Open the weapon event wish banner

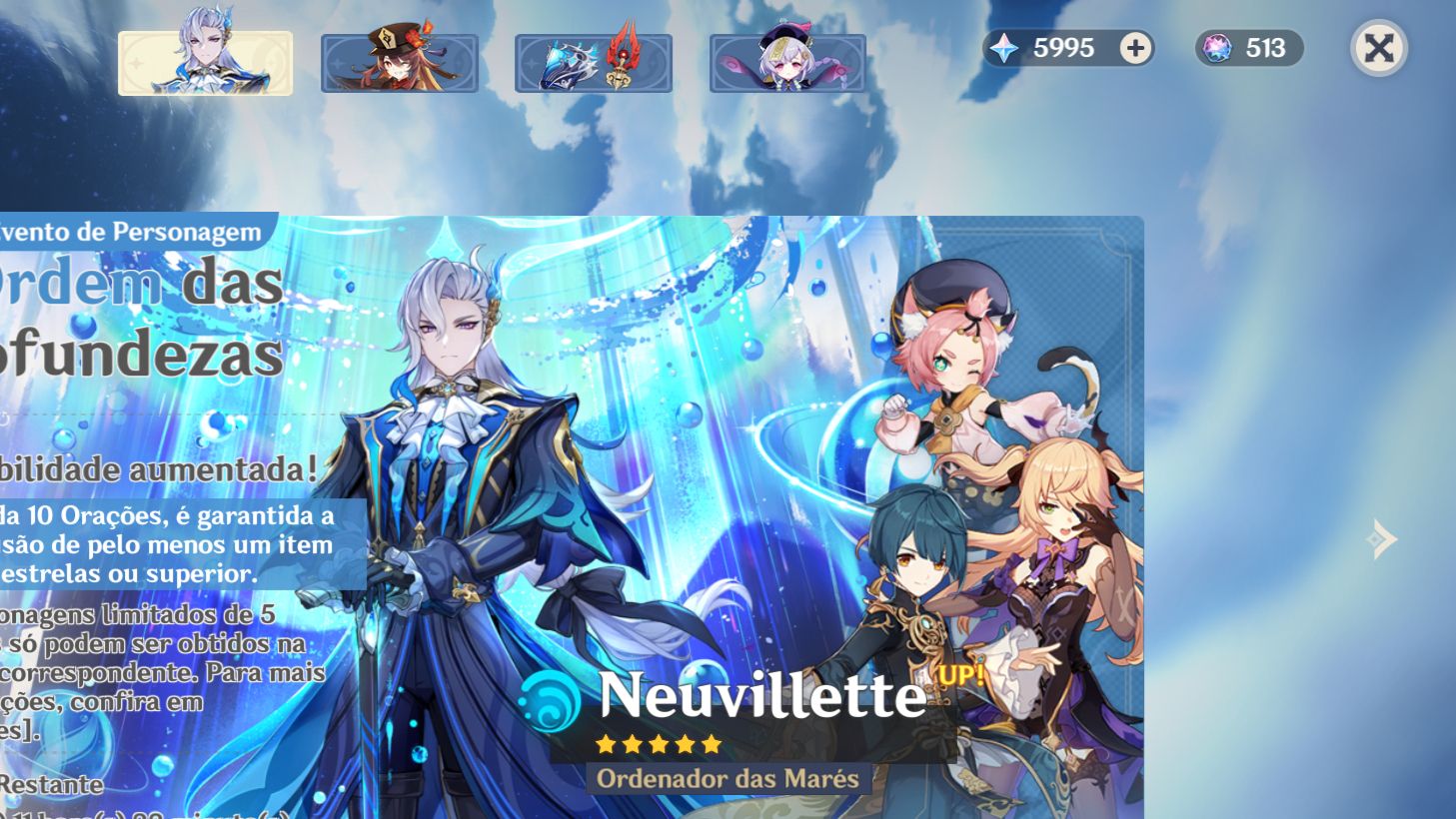click(594, 62)
